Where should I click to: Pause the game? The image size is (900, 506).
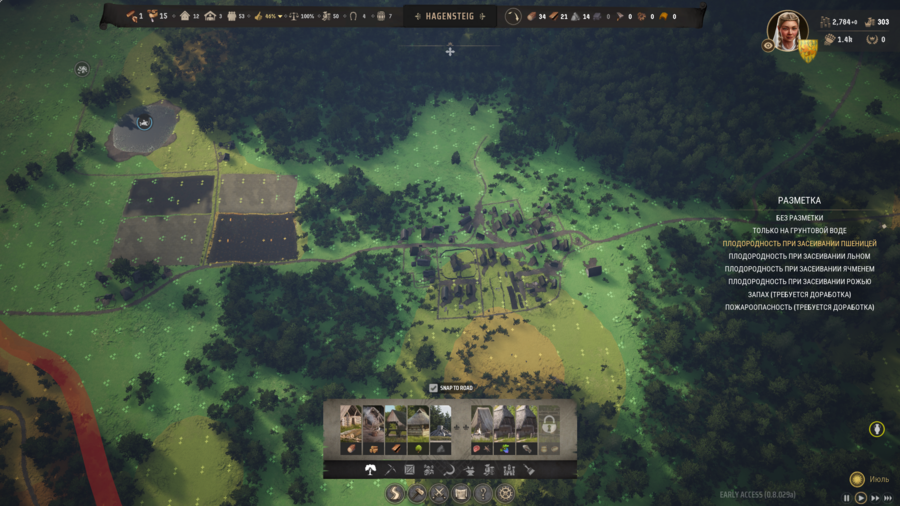(847, 498)
